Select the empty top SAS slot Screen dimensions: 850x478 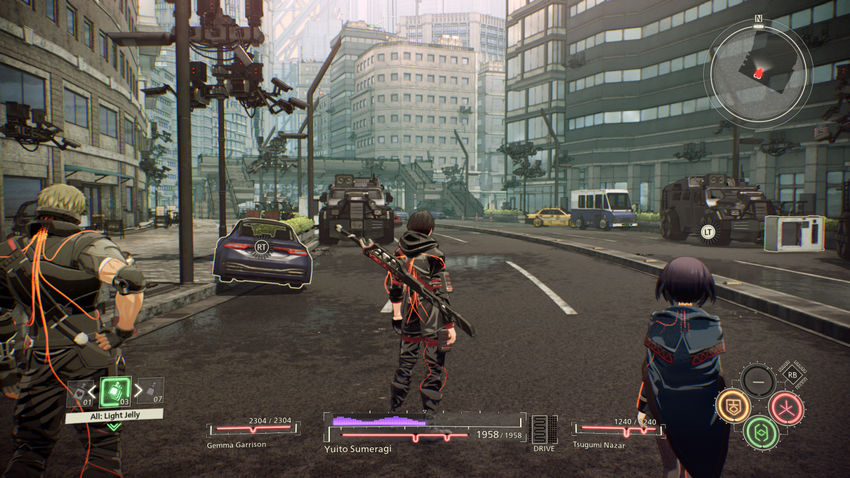(x=760, y=380)
